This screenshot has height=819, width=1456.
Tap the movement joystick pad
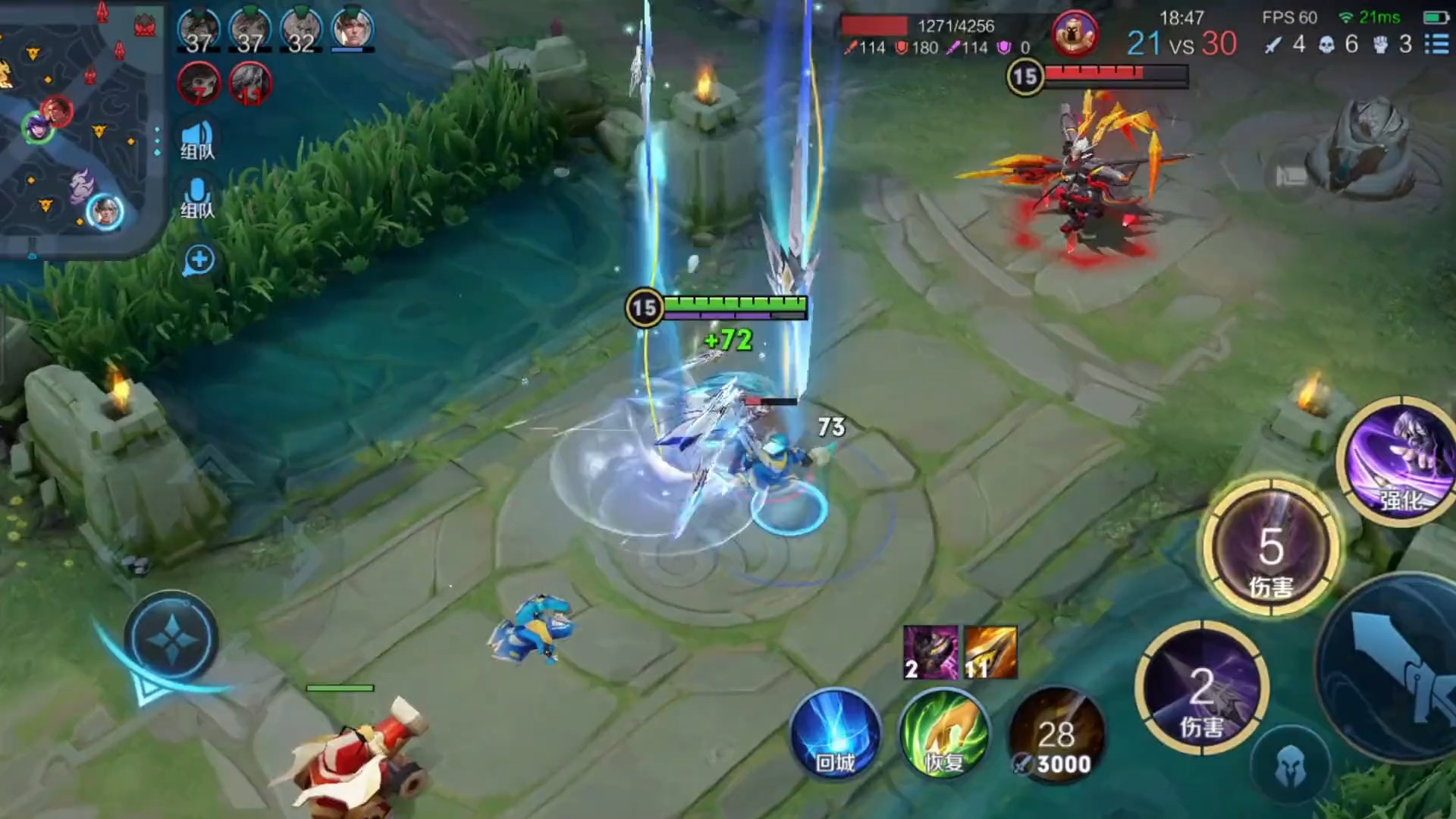click(172, 639)
